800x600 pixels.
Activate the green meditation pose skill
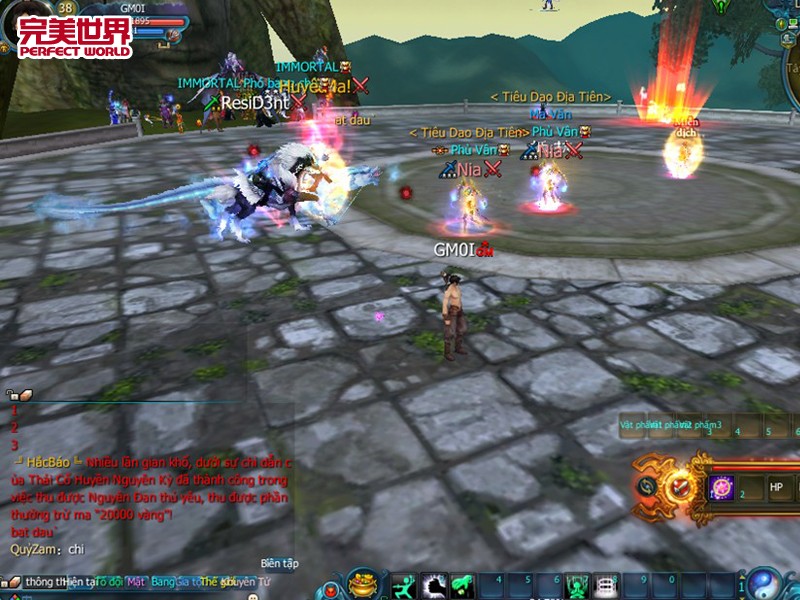tap(577, 585)
